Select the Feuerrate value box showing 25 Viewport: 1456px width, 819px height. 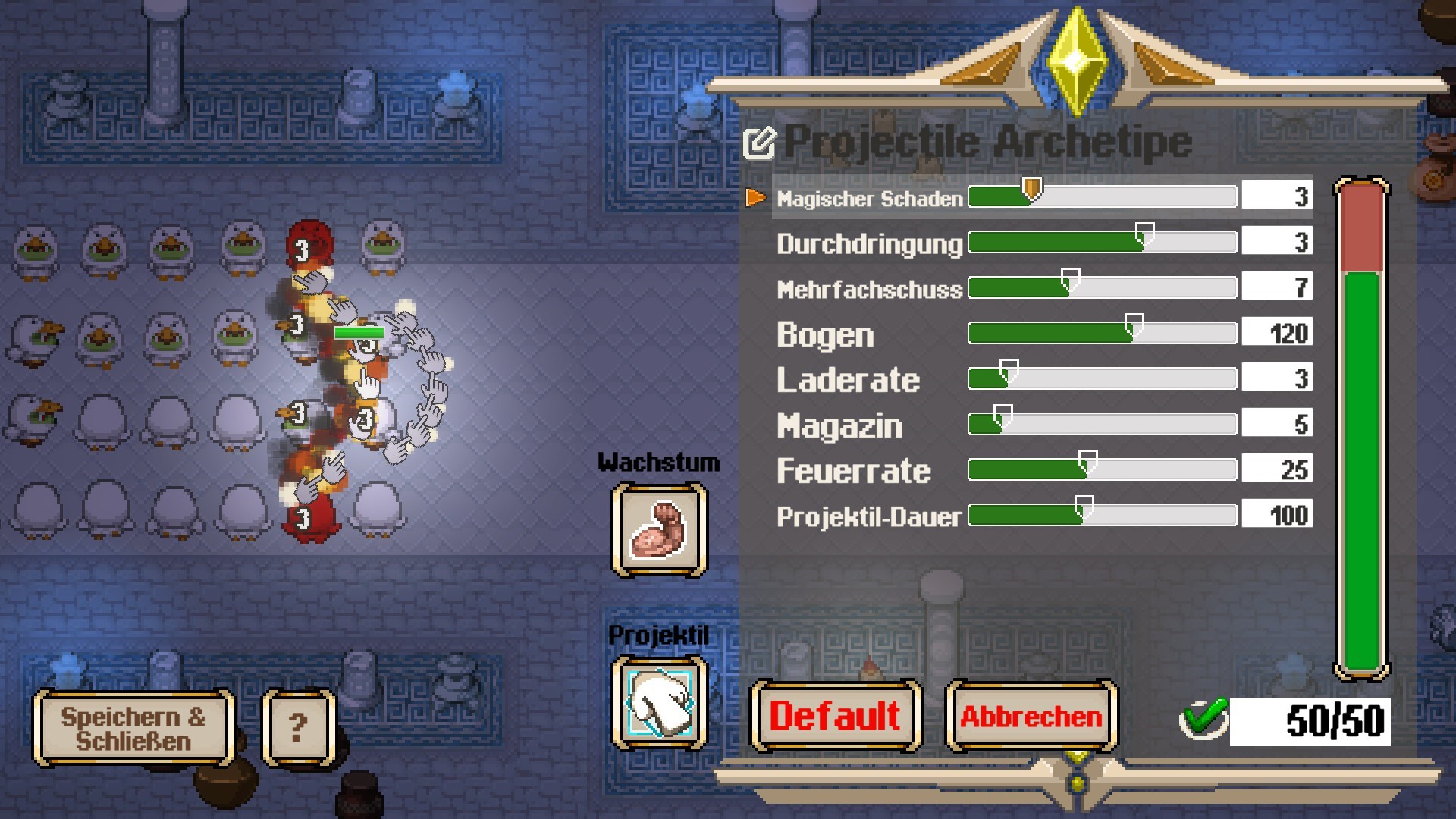(1277, 469)
